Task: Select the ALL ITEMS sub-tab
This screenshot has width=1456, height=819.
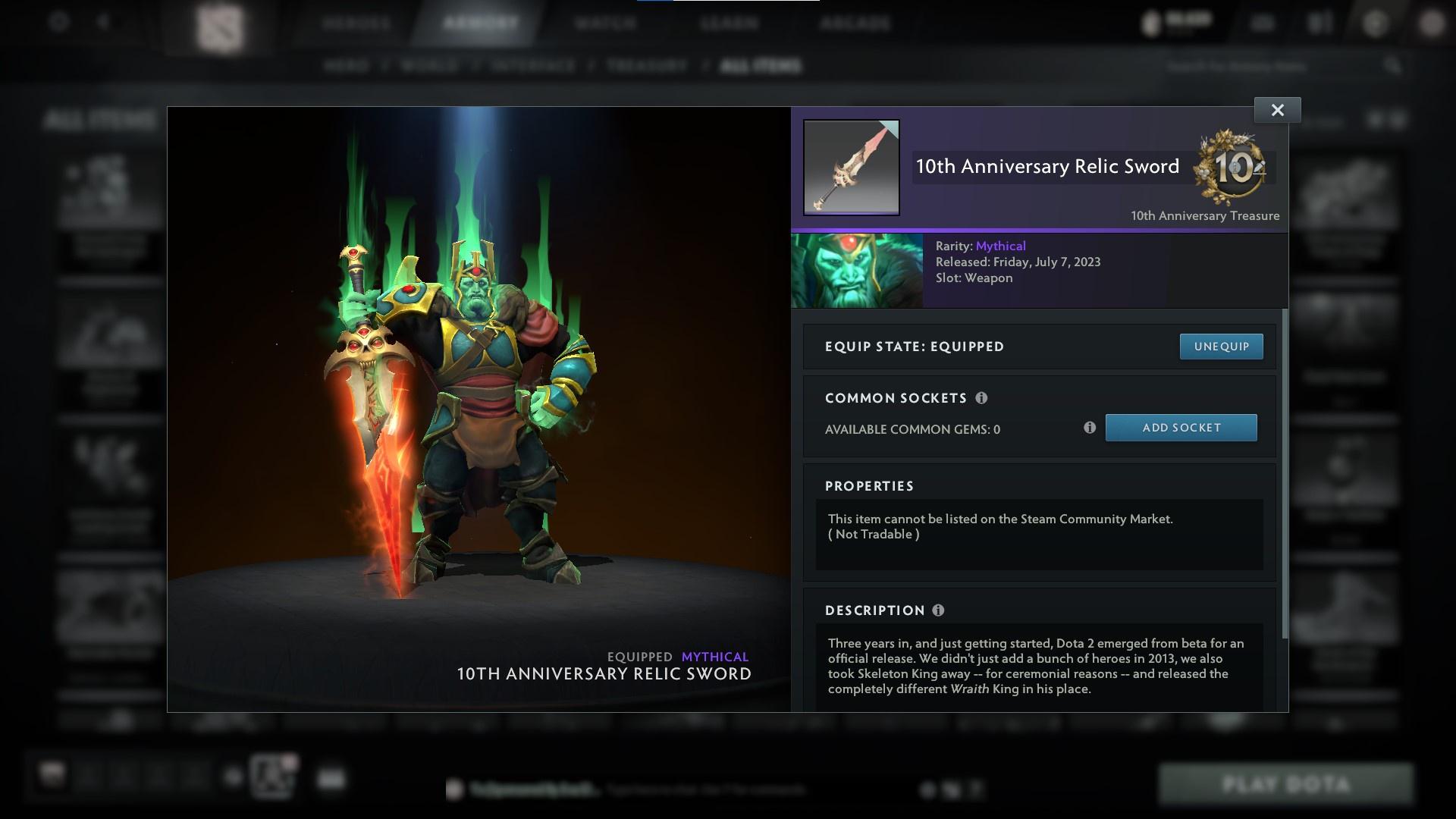Action: (x=762, y=66)
